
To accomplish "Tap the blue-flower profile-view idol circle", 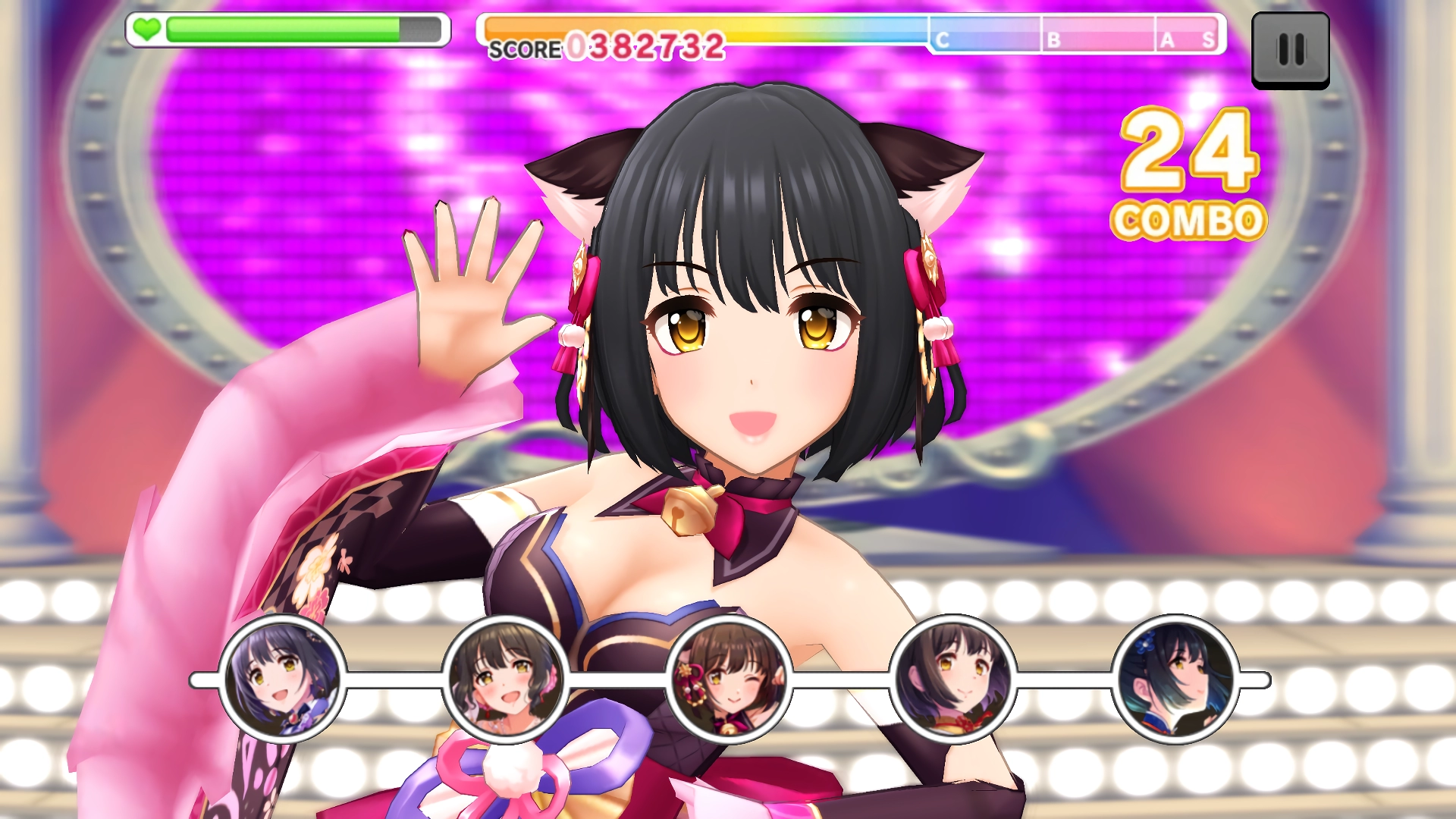I will (1175, 679).
